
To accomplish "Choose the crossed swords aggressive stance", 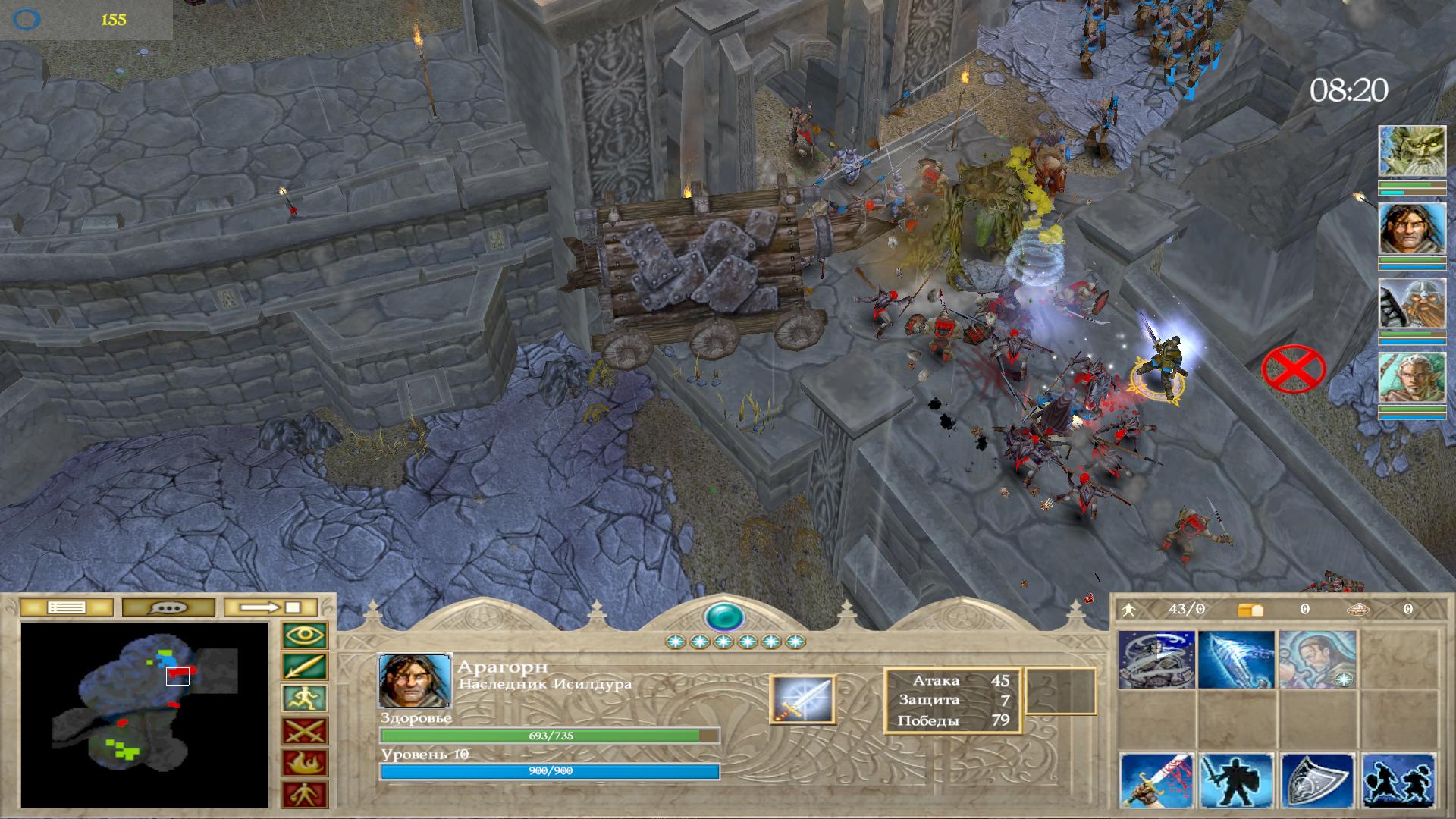I will coord(305,731).
